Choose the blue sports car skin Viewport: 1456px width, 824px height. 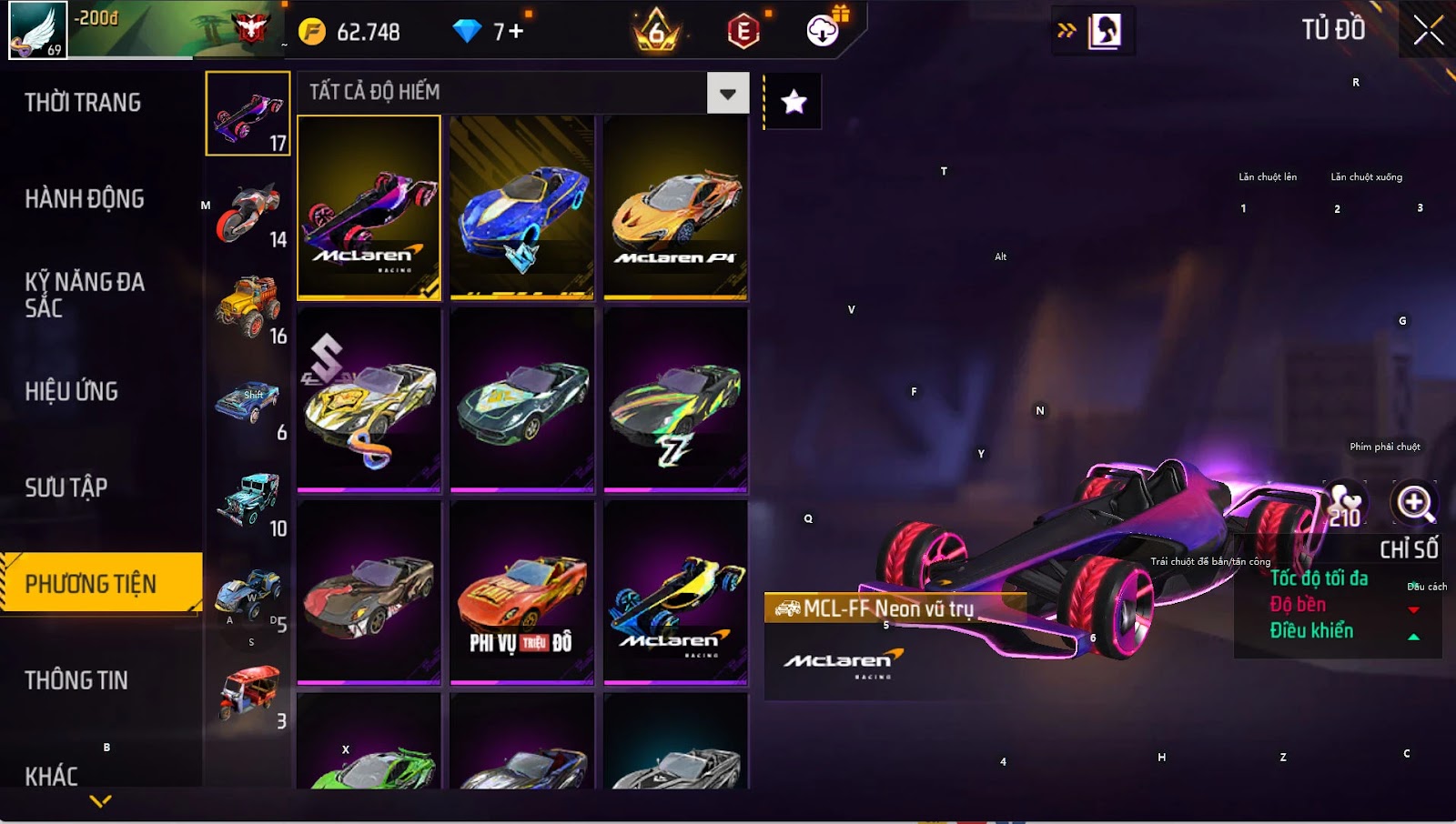tap(521, 207)
